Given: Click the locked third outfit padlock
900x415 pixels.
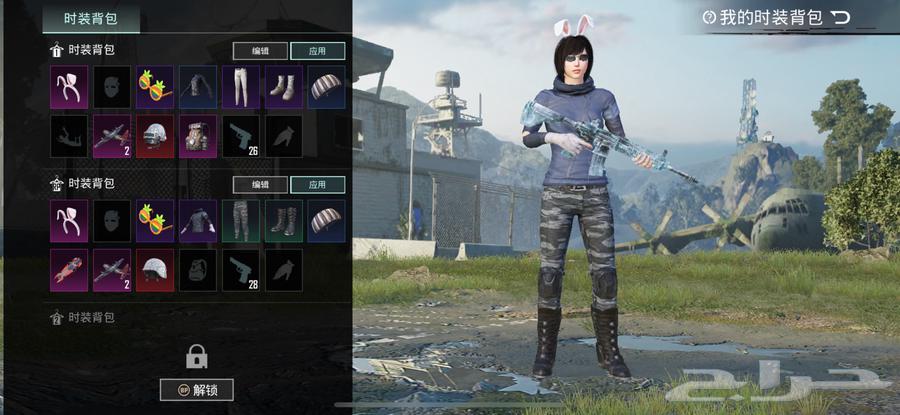Looking at the screenshot, I should coord(196,355).
